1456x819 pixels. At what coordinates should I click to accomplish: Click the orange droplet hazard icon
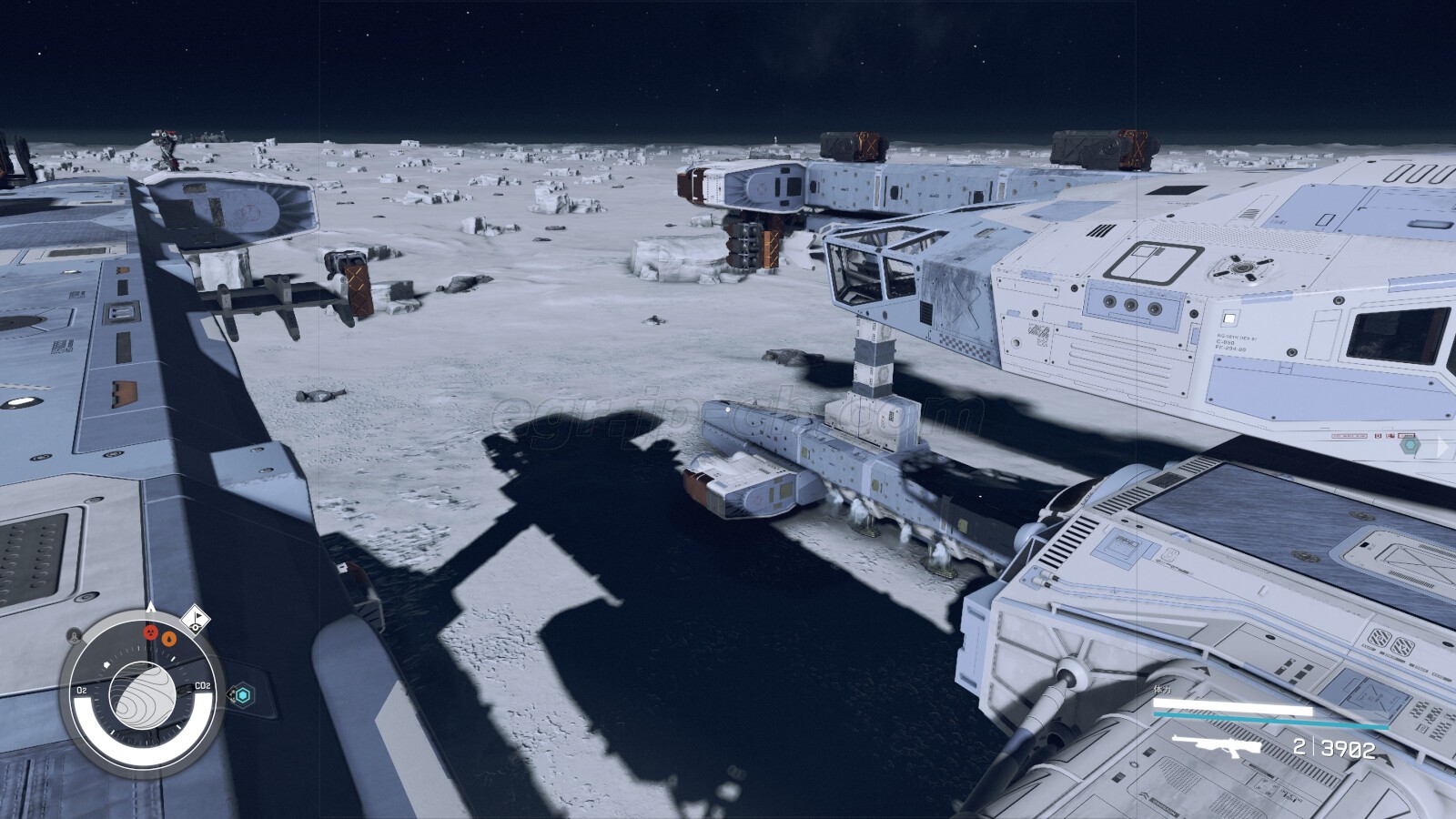pos(168,638)
